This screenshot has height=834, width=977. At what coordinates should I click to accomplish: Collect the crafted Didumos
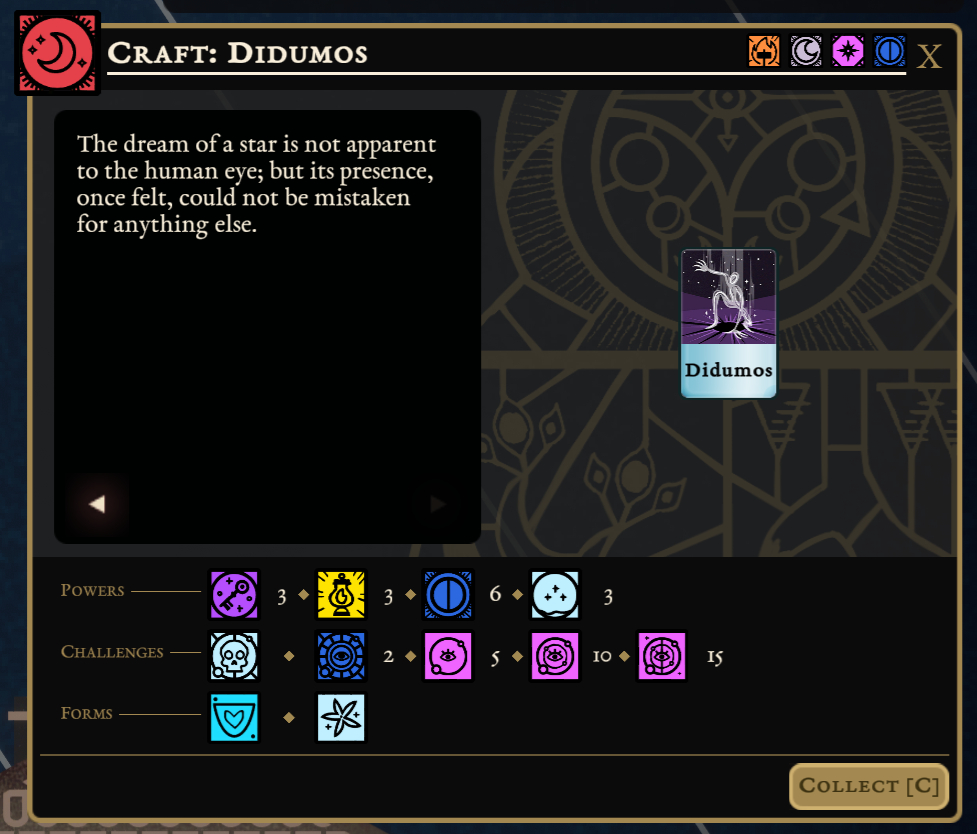(868, 786)
